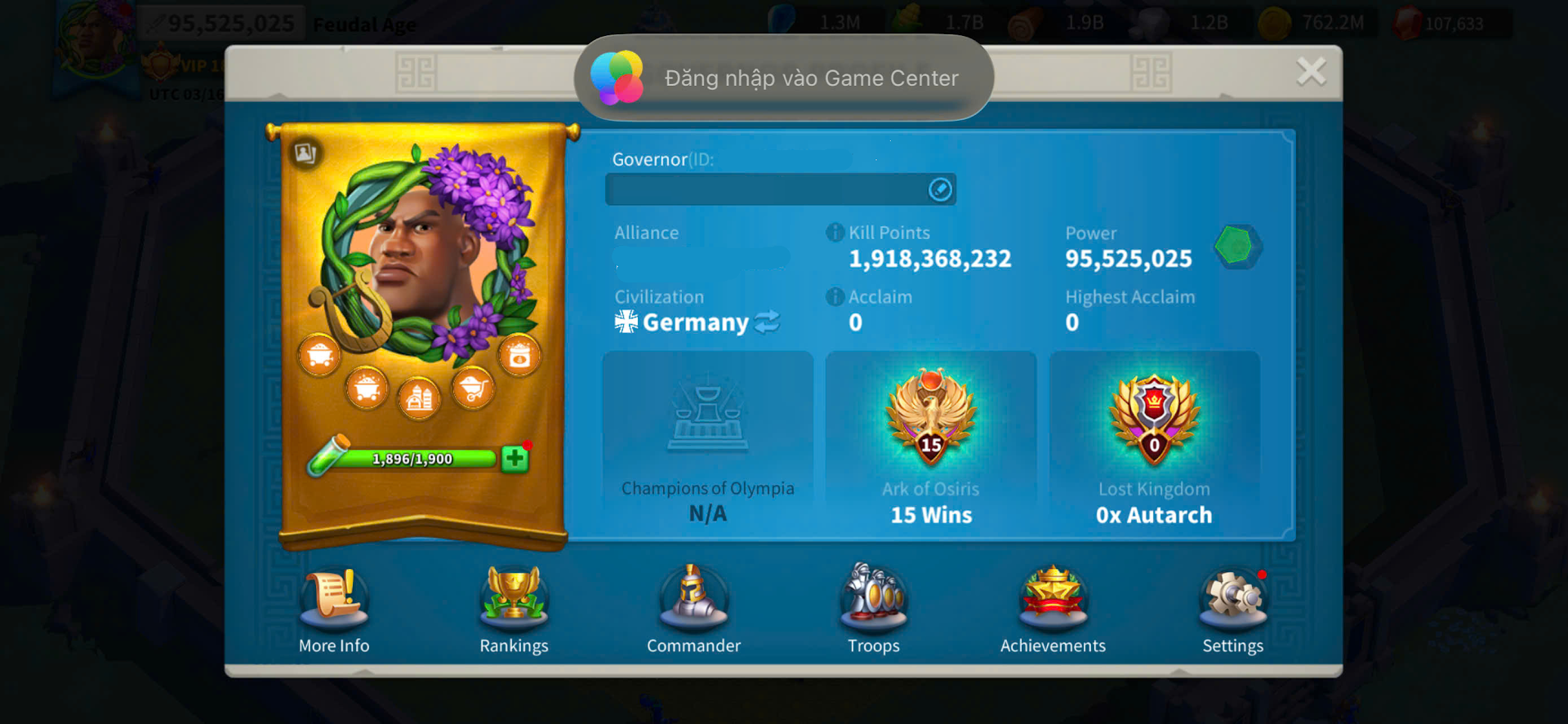
Task: Tap the Game Center sign-in banner
Action: [784, 78]
